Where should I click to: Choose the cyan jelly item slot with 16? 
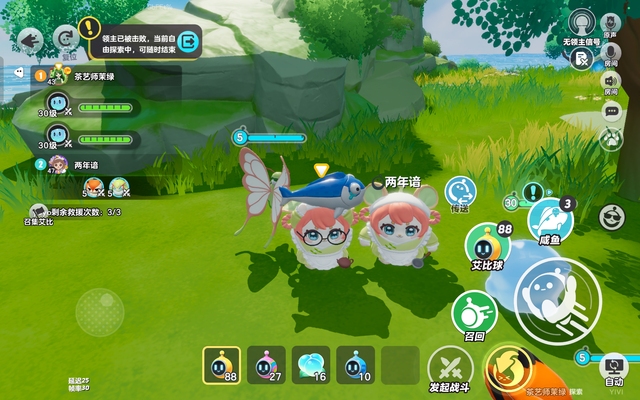pos(311,365)
